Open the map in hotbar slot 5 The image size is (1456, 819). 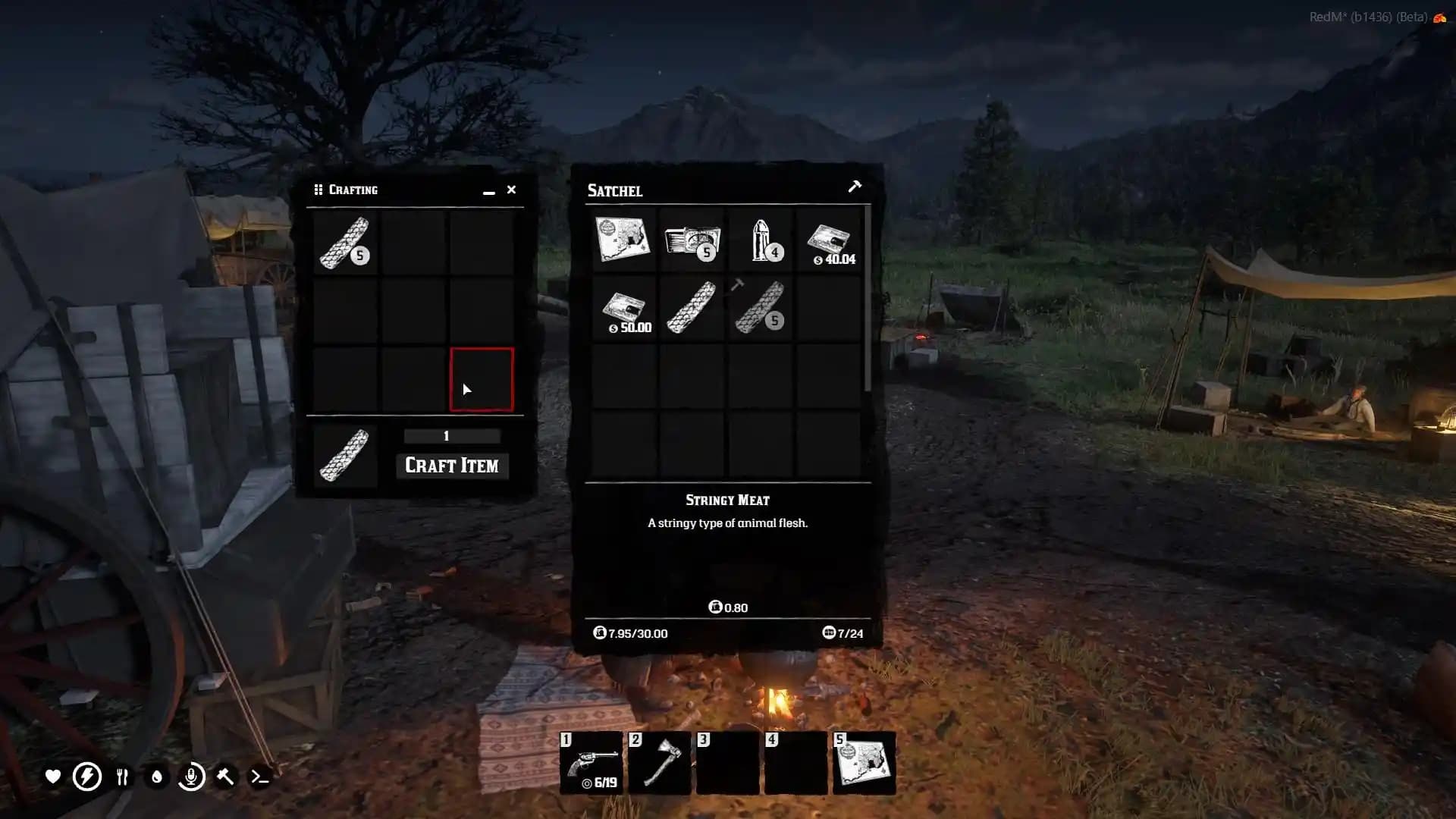[864, 763]
